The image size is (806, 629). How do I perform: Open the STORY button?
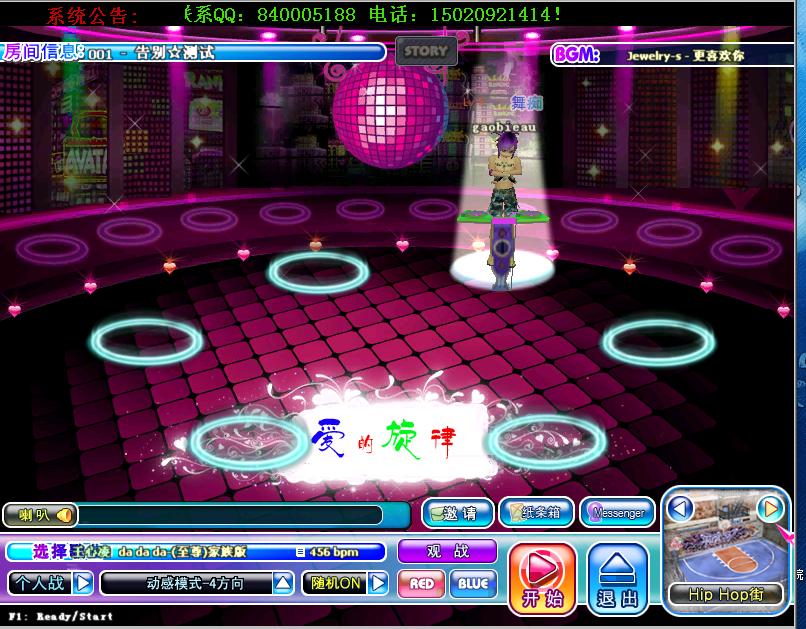[x=426, y=51]
